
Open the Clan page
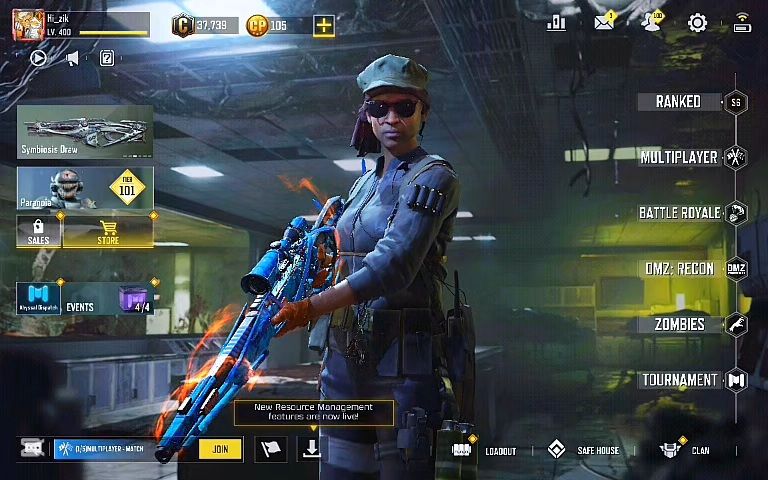point(686,450)
